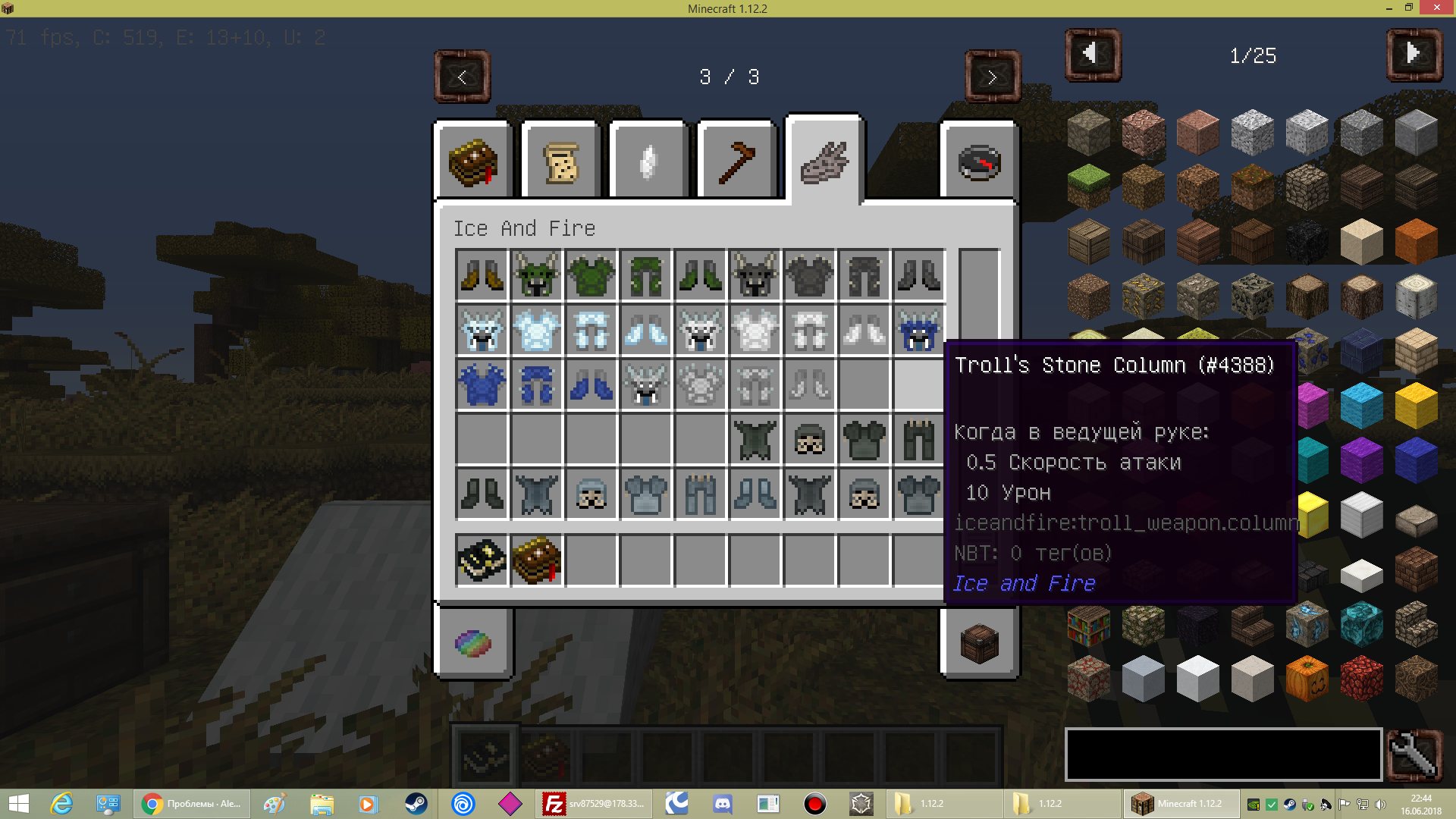Click JEI previous page arrow
Image resolution: width=1456 pixels, height=819 pixels.
(x=1092, y=54)
